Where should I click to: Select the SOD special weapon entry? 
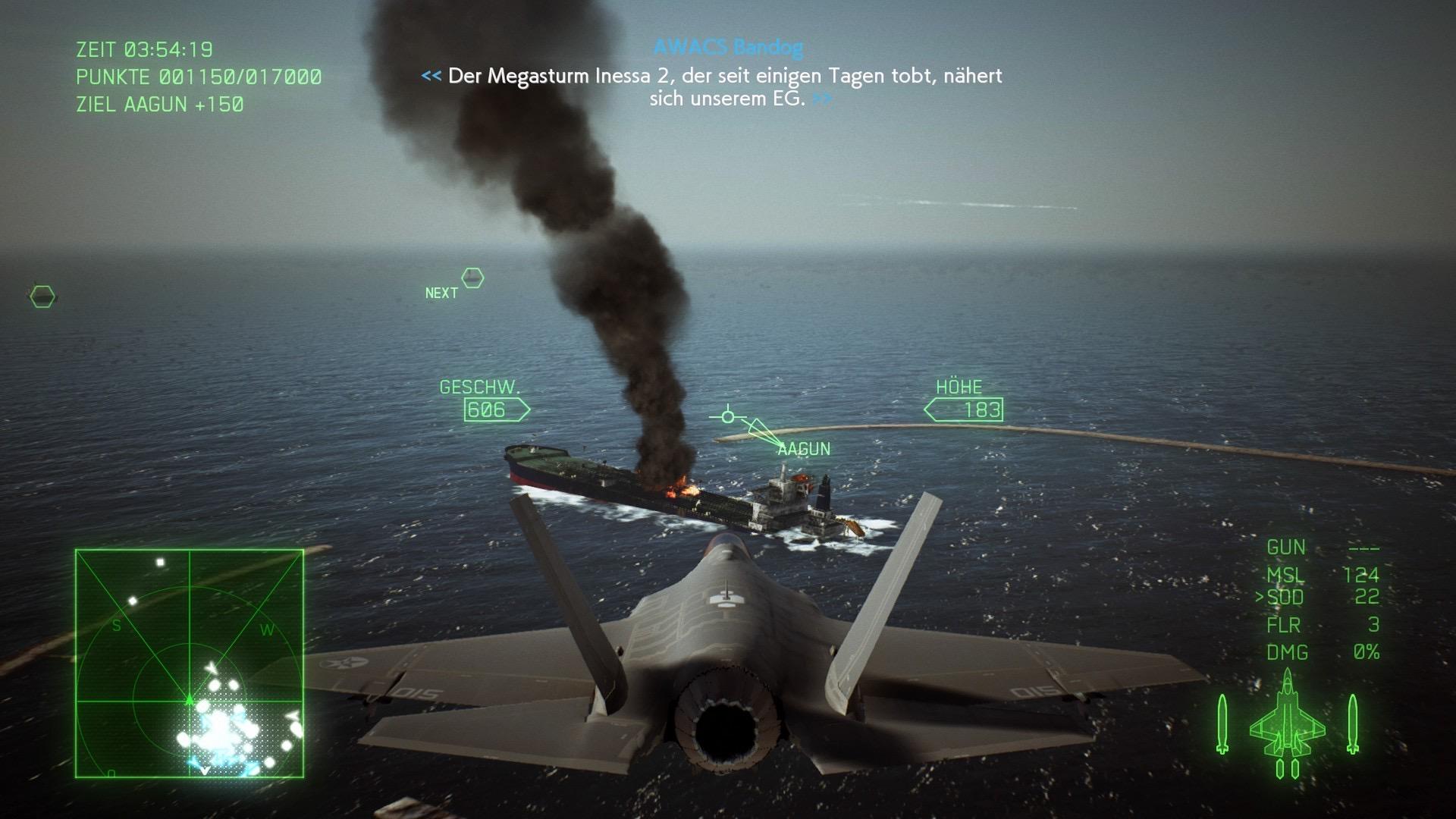point(1317,598)
